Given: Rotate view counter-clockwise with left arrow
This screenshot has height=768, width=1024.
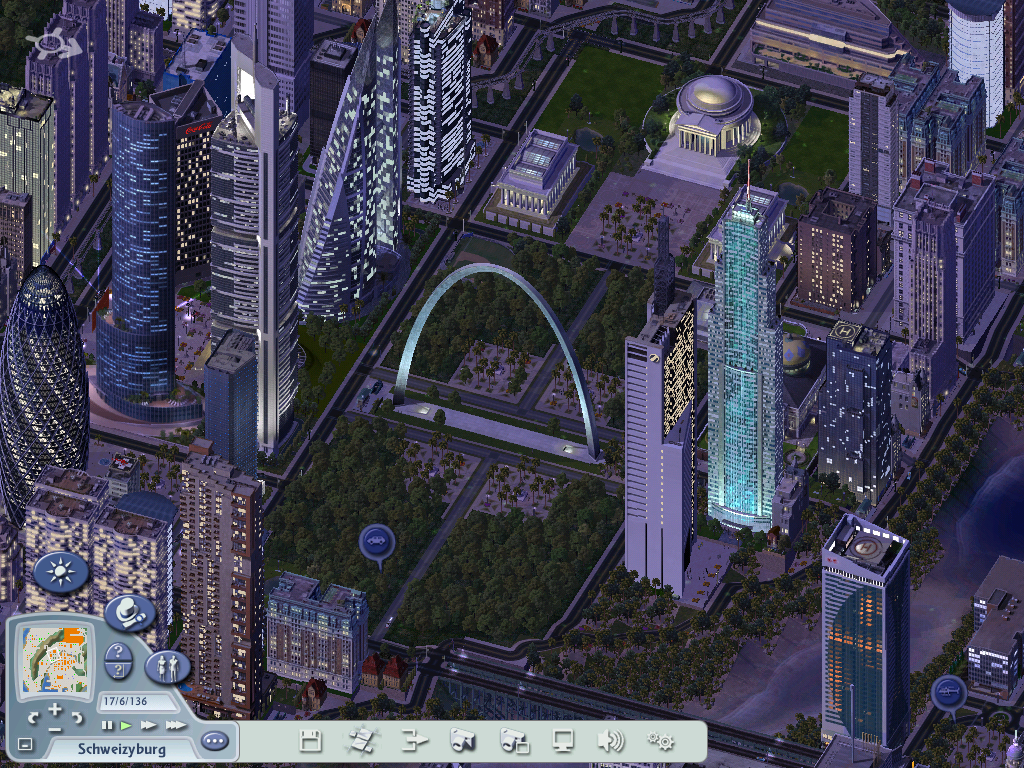Looking at the screenshot, I should point(33,717).
